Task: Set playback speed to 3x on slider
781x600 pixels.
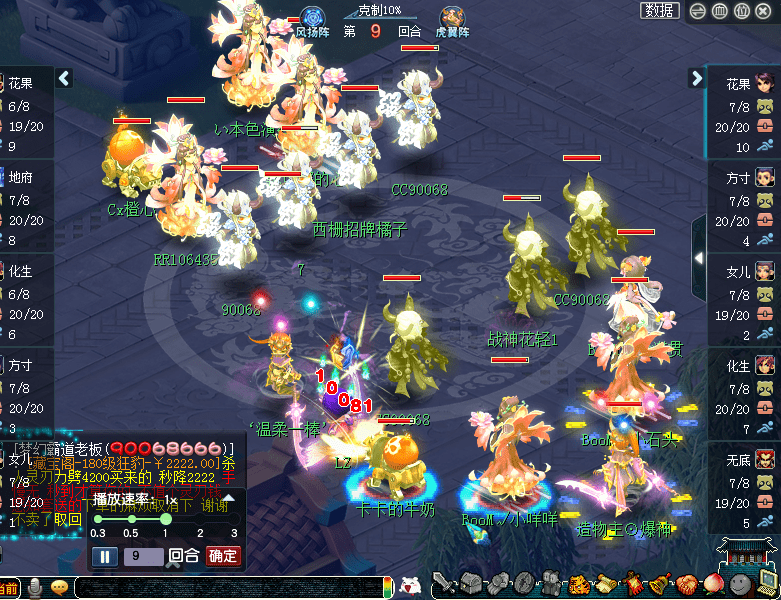Action: pos(233,519)
